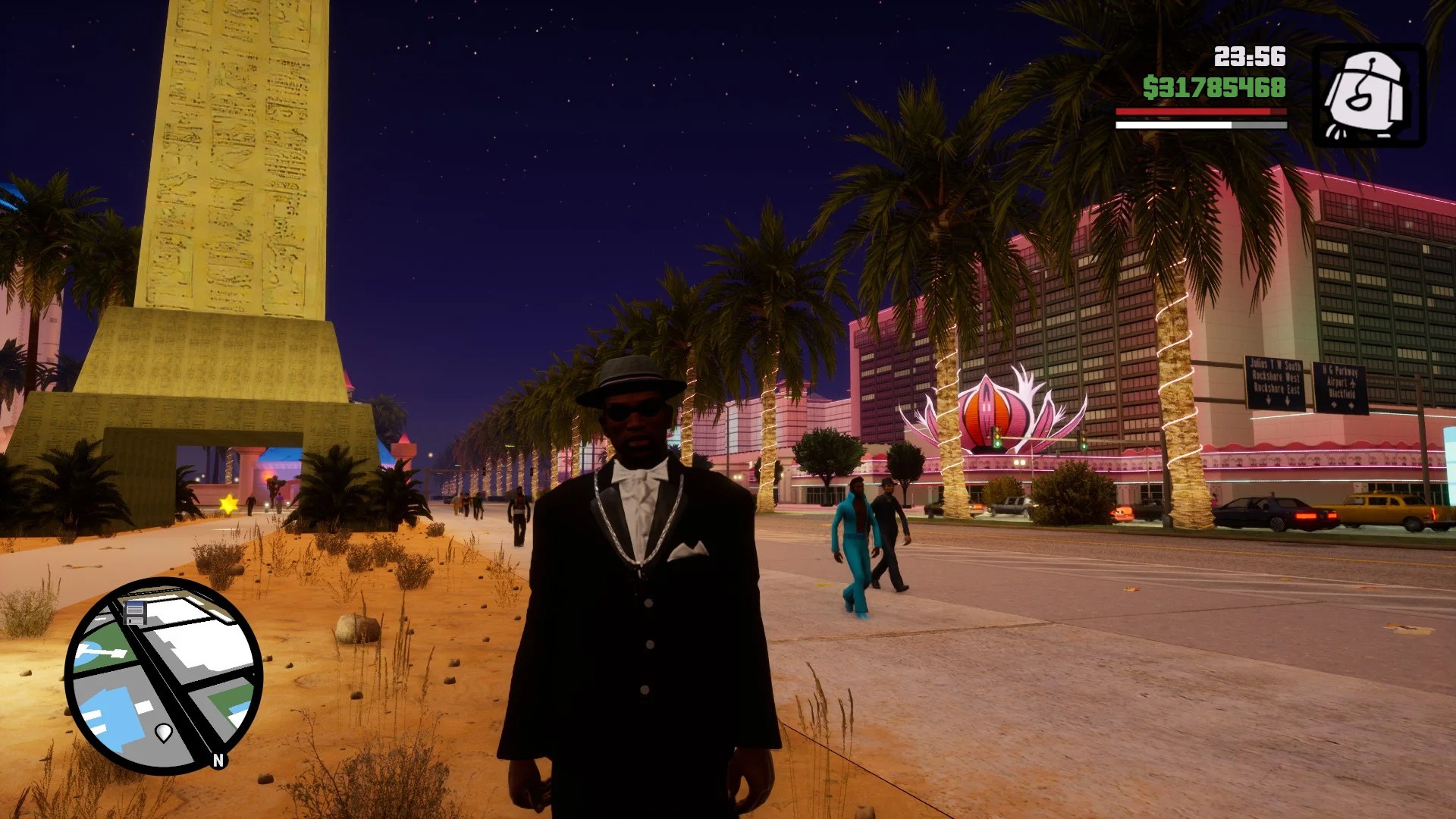The height and width of the screenshot is (819, 1456).
Task: Click the circular minimap radar
Action: pos(164,675)
